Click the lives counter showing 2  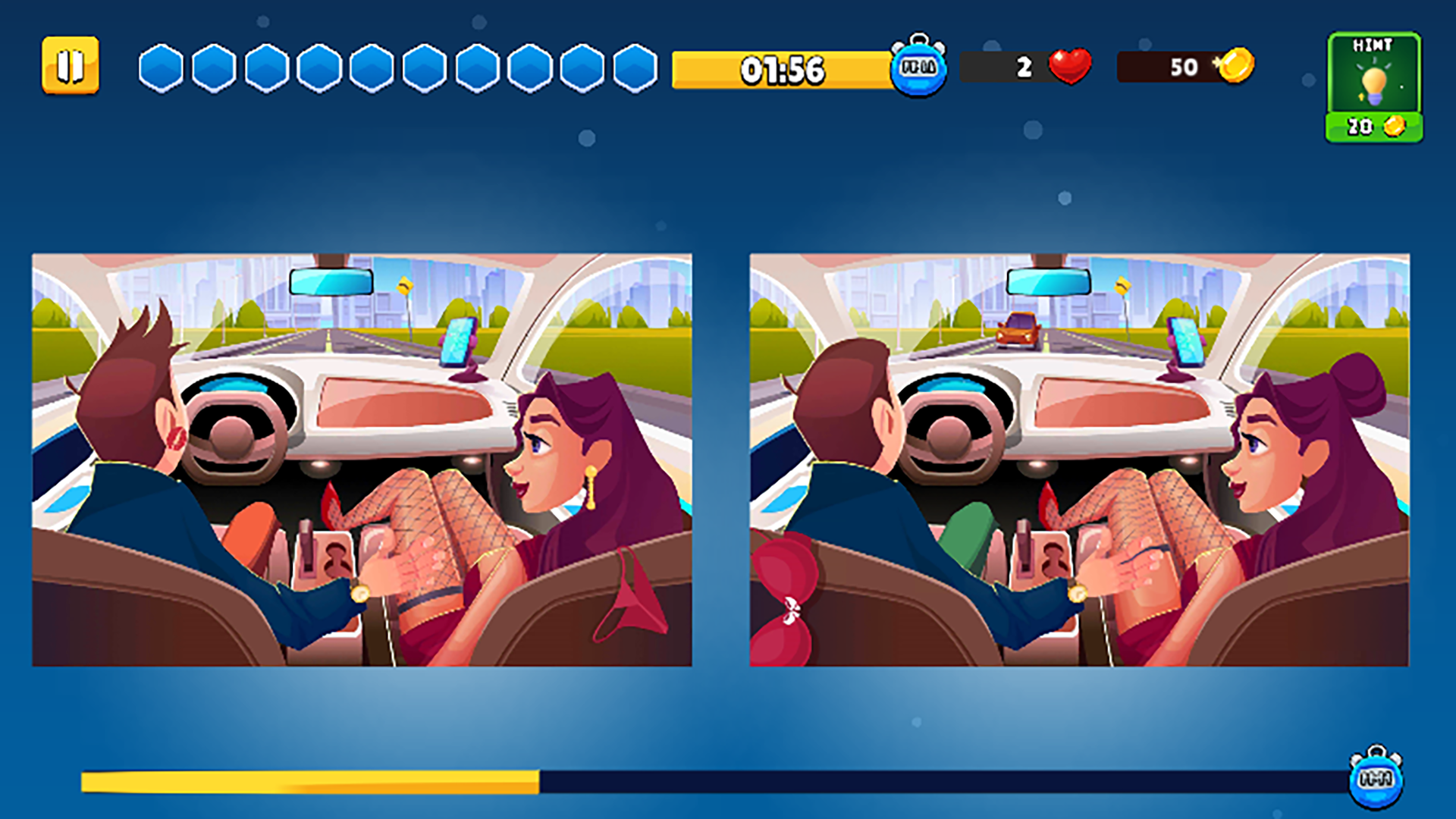[x=1024, y=67]
